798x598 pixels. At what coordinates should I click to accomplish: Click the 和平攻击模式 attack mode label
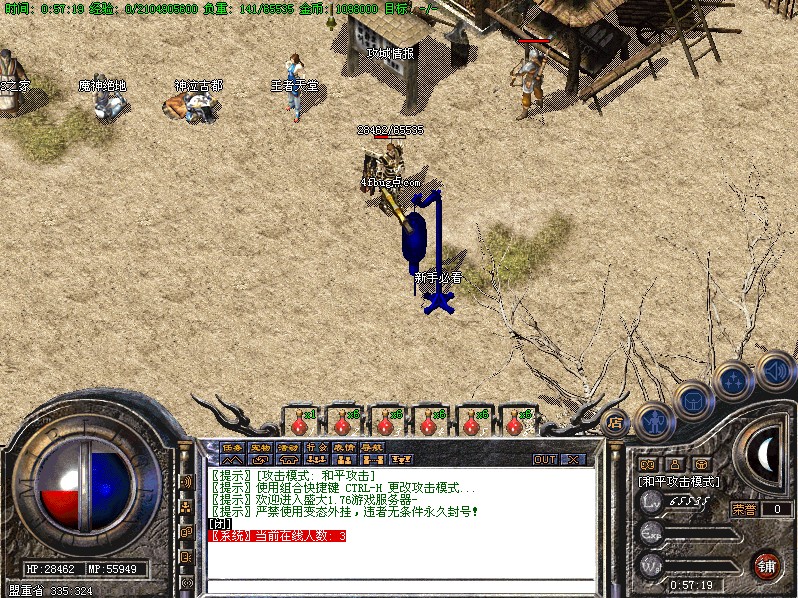tap(680, 481)
